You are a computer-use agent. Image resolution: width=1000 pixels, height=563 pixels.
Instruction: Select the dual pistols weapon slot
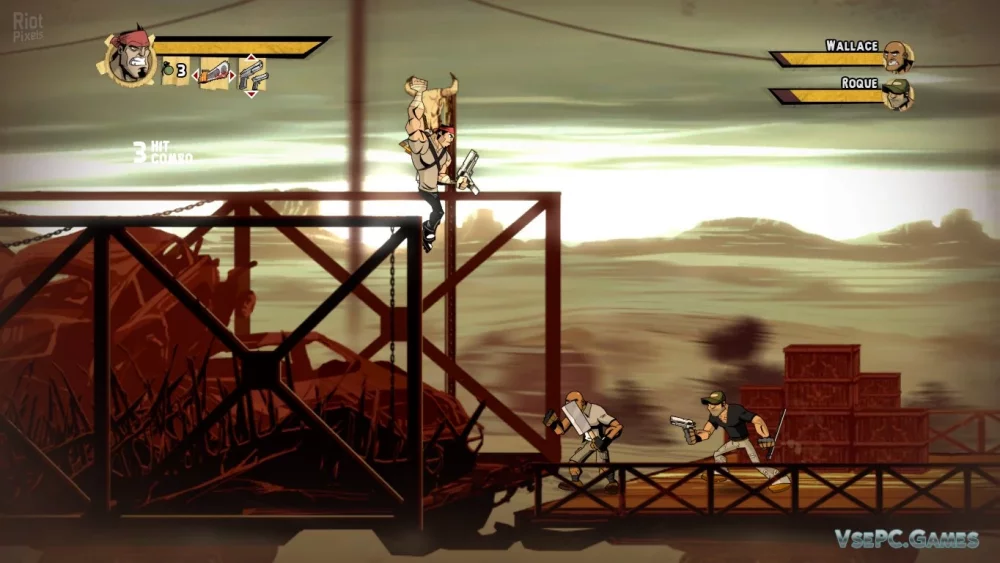pos(251,74)
